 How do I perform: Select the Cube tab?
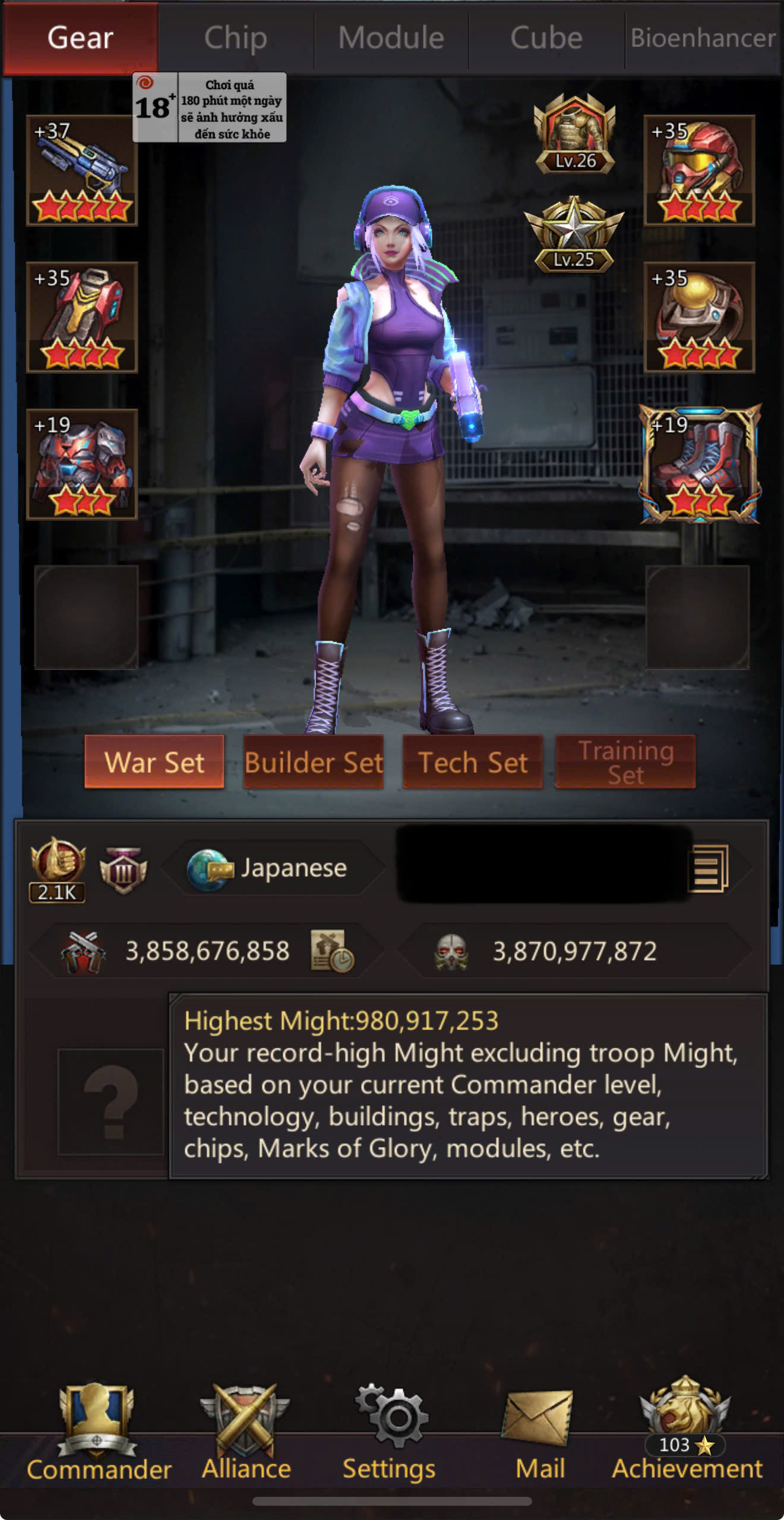546,38
